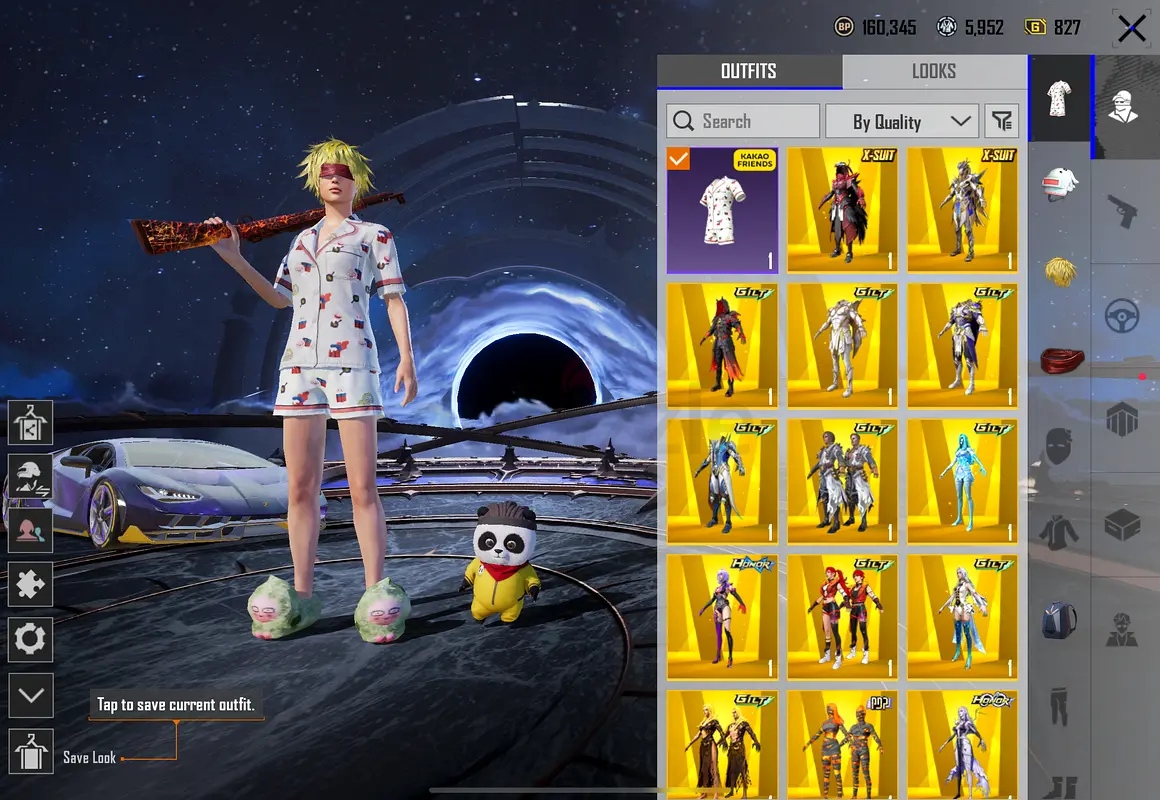Viewport: 1160px width, 800px height.
Task: Select the Outfits tab
Action: (x=749, y=71)
